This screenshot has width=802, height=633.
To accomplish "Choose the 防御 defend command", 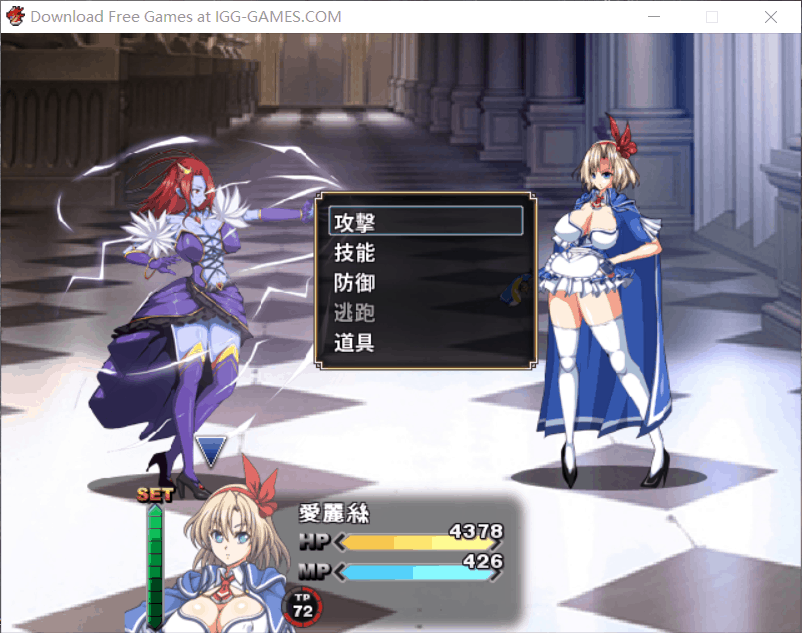I will point(425,282).
